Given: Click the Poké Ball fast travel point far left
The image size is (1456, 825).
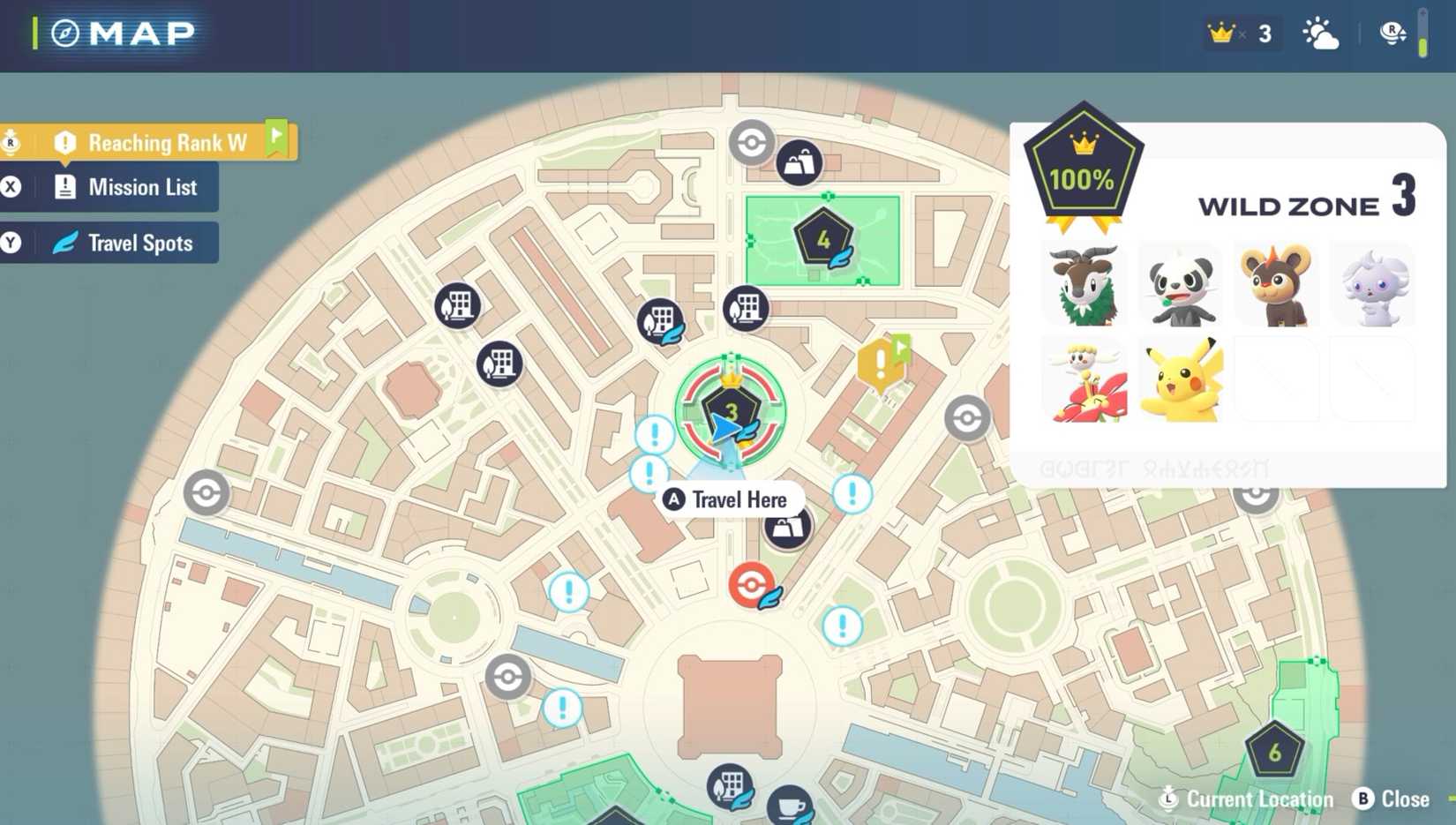Looking at the screenshot, I should point(206,492).
